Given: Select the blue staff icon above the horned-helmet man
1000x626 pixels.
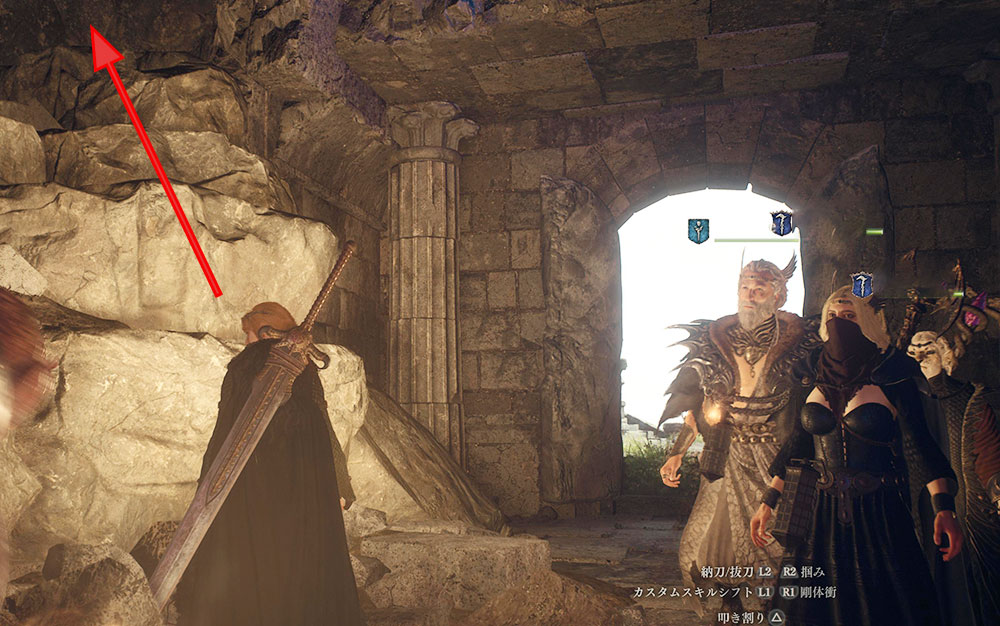Looking at the screenshot, I should tap(782, 223).
